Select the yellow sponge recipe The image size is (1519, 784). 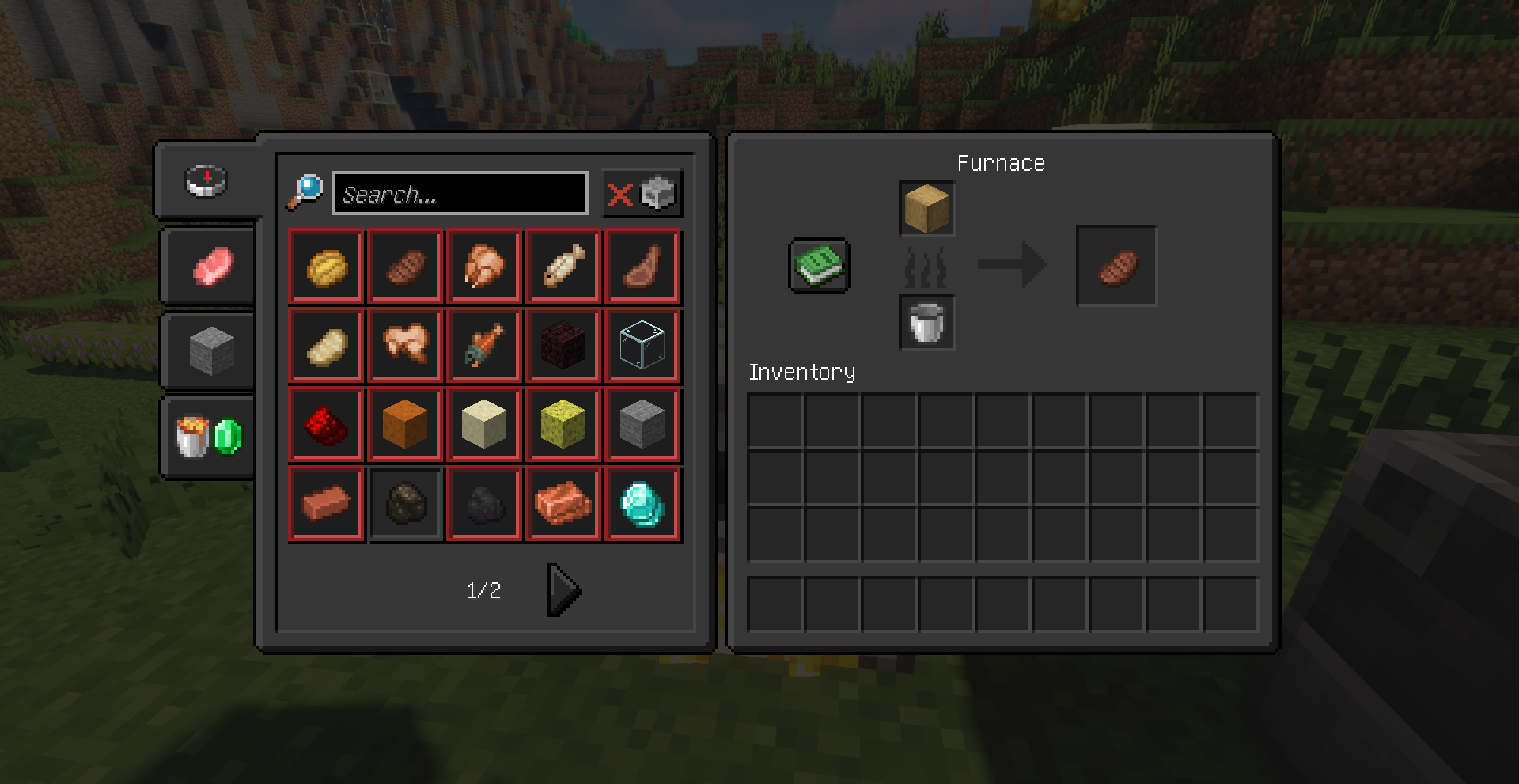tap(563, 424)
